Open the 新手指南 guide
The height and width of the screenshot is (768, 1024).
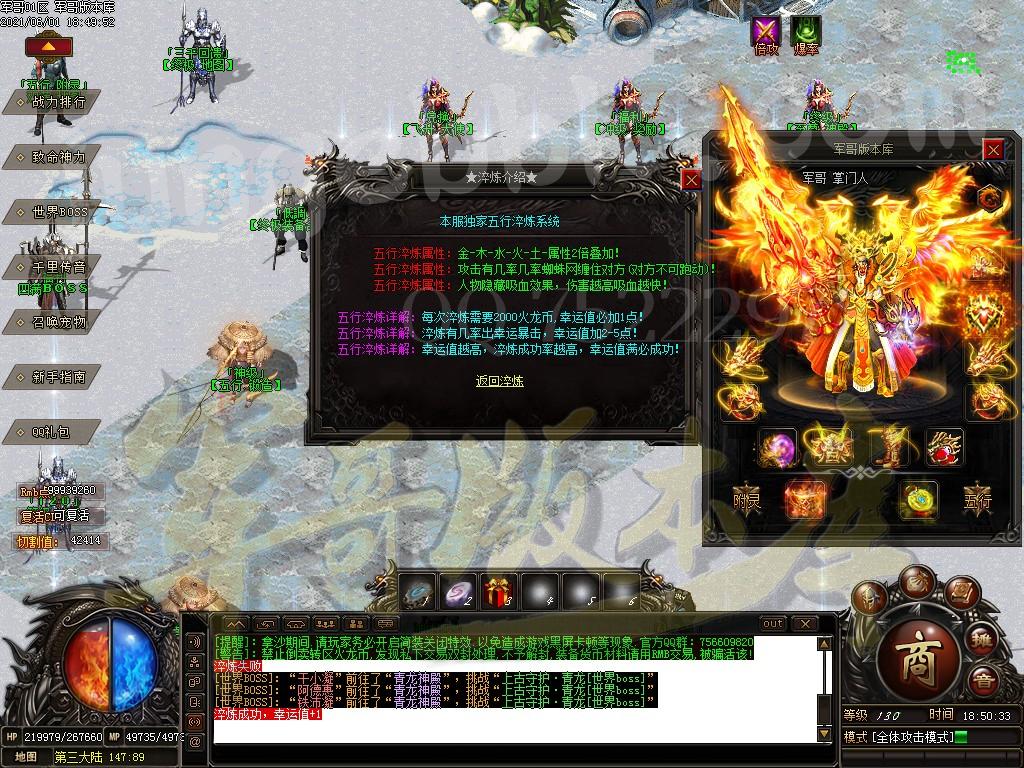pos(59,377)
